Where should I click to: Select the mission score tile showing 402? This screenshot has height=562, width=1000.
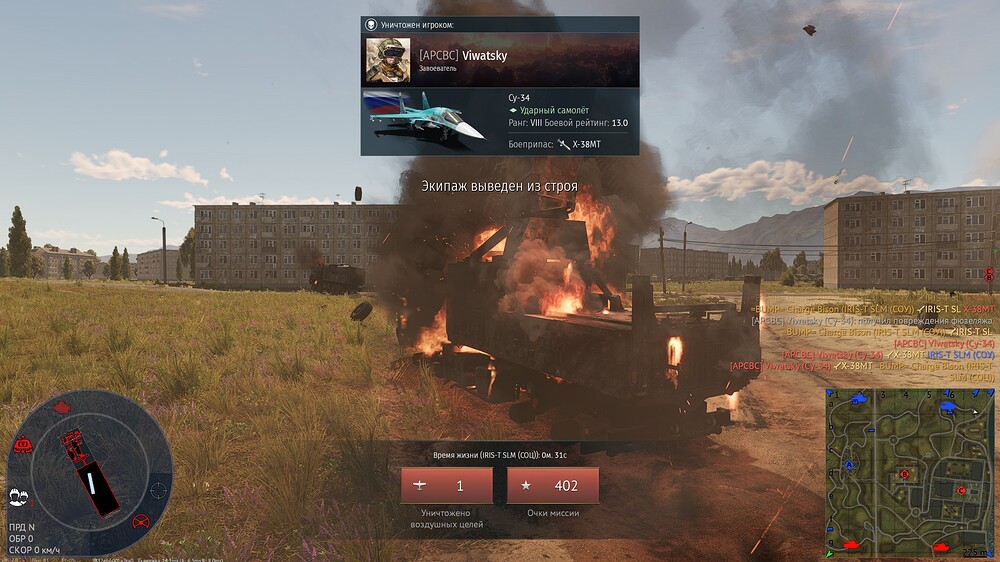[553, 486]
